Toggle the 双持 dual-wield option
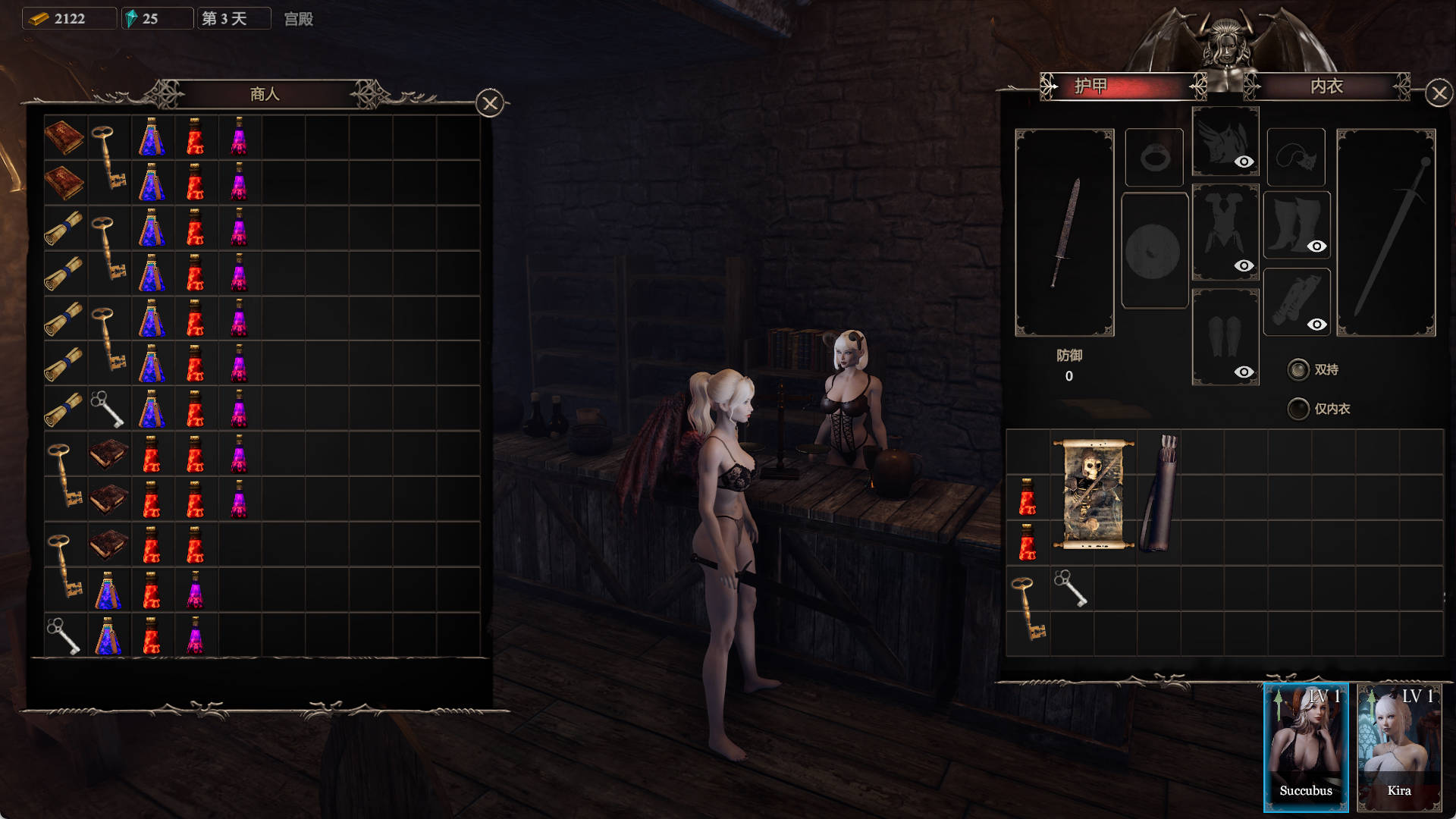This screenshot has width=1456, height=819. [1298, 369]
